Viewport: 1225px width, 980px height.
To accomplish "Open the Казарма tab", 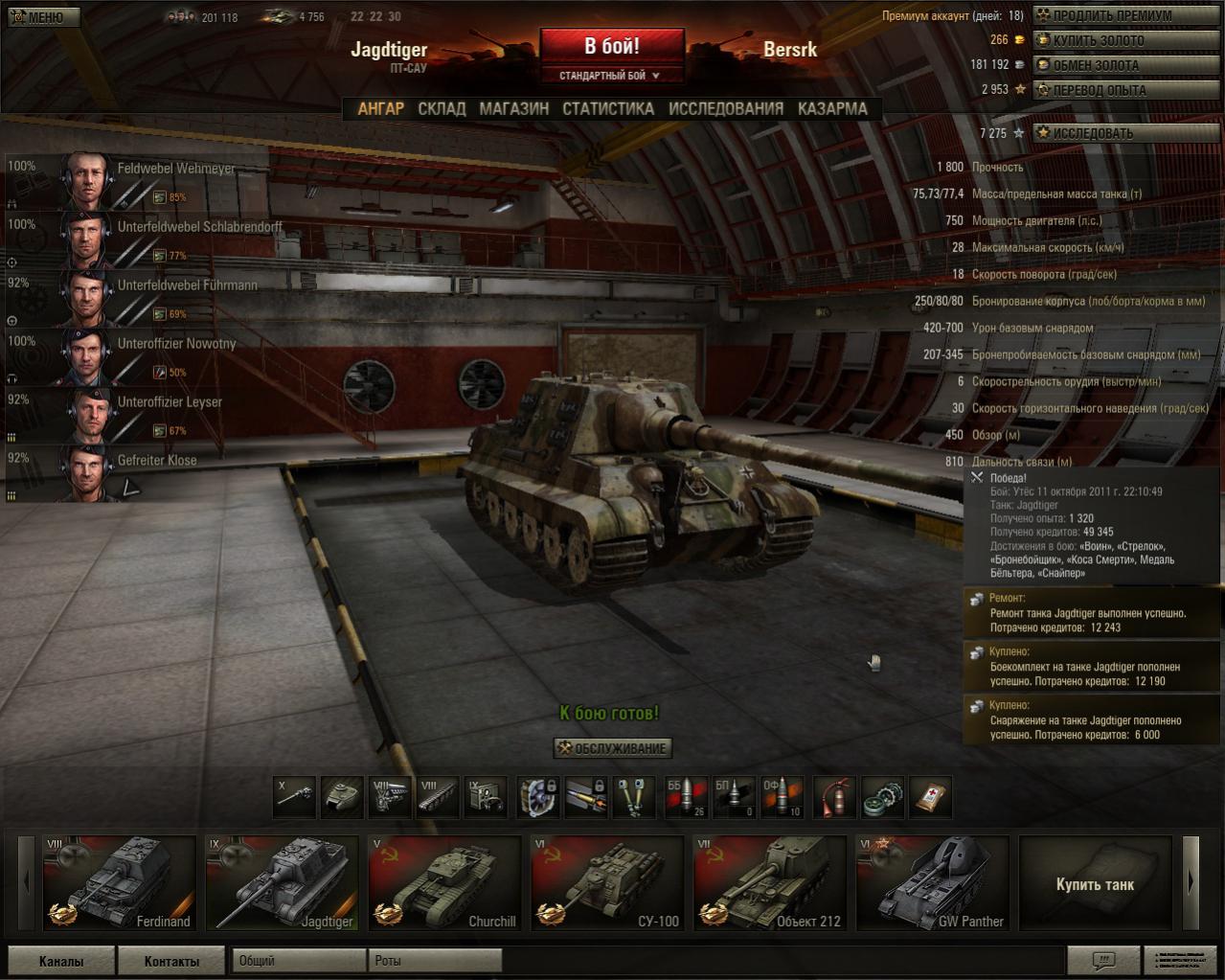I will (832, 109).
